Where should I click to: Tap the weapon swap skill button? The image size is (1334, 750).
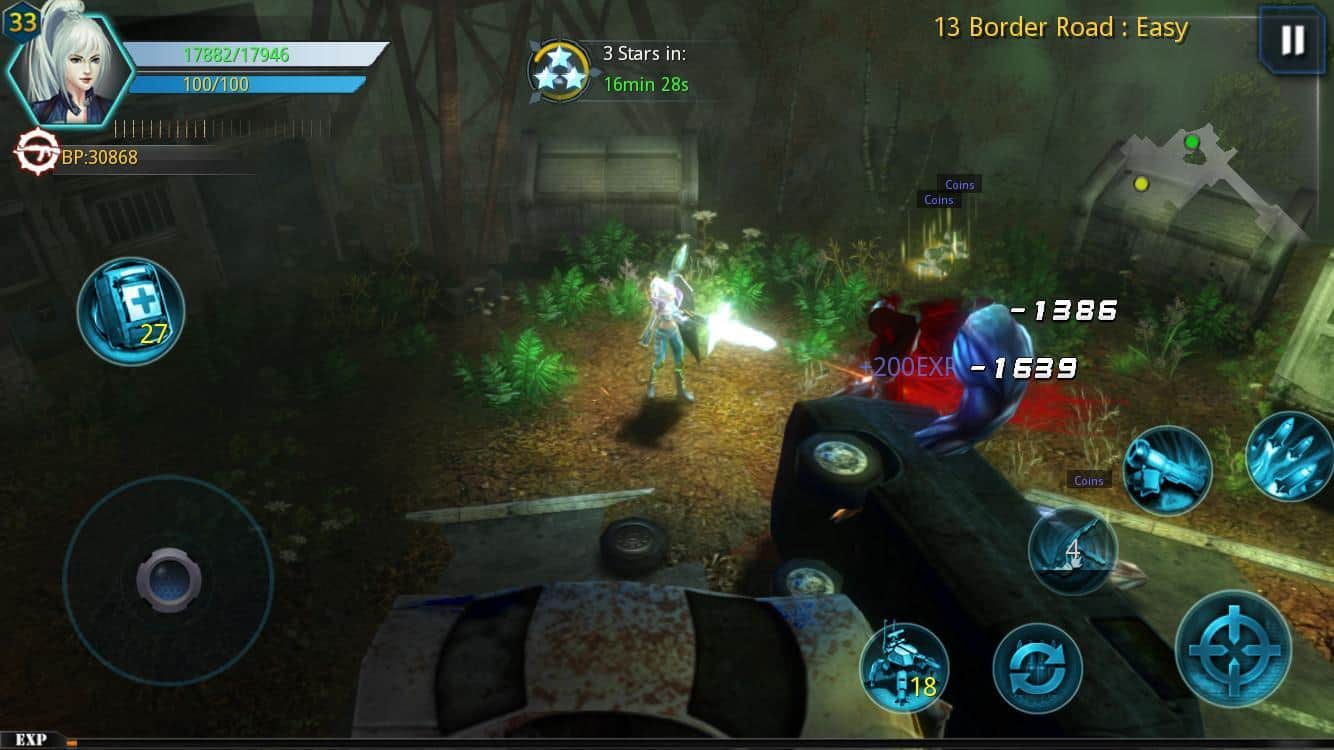(1040, 670)
